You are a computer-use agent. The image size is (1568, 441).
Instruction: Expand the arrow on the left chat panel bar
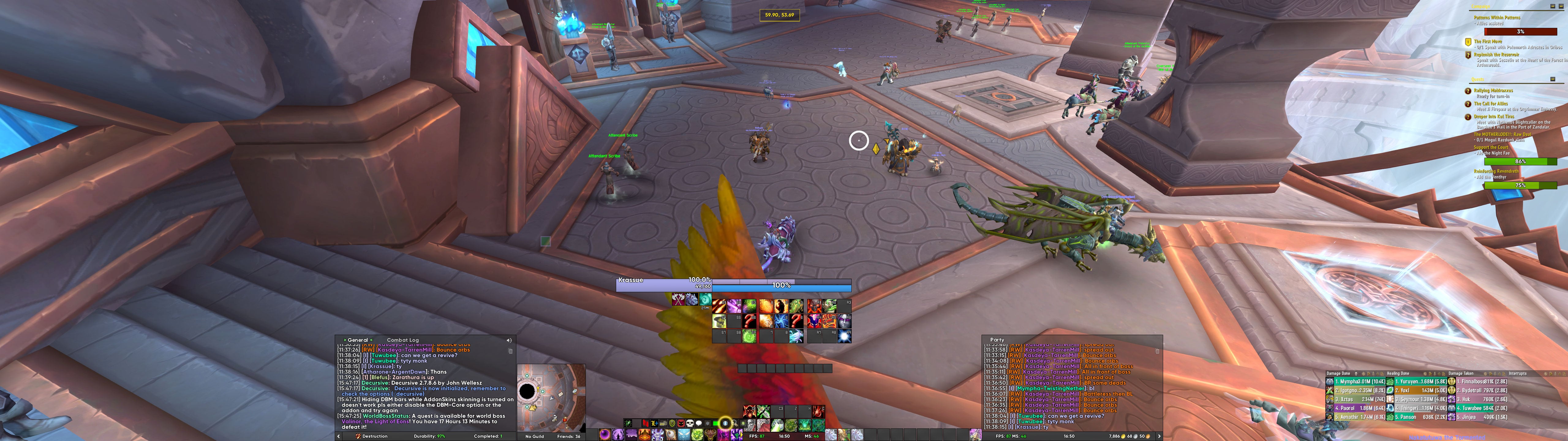(339, 436)
